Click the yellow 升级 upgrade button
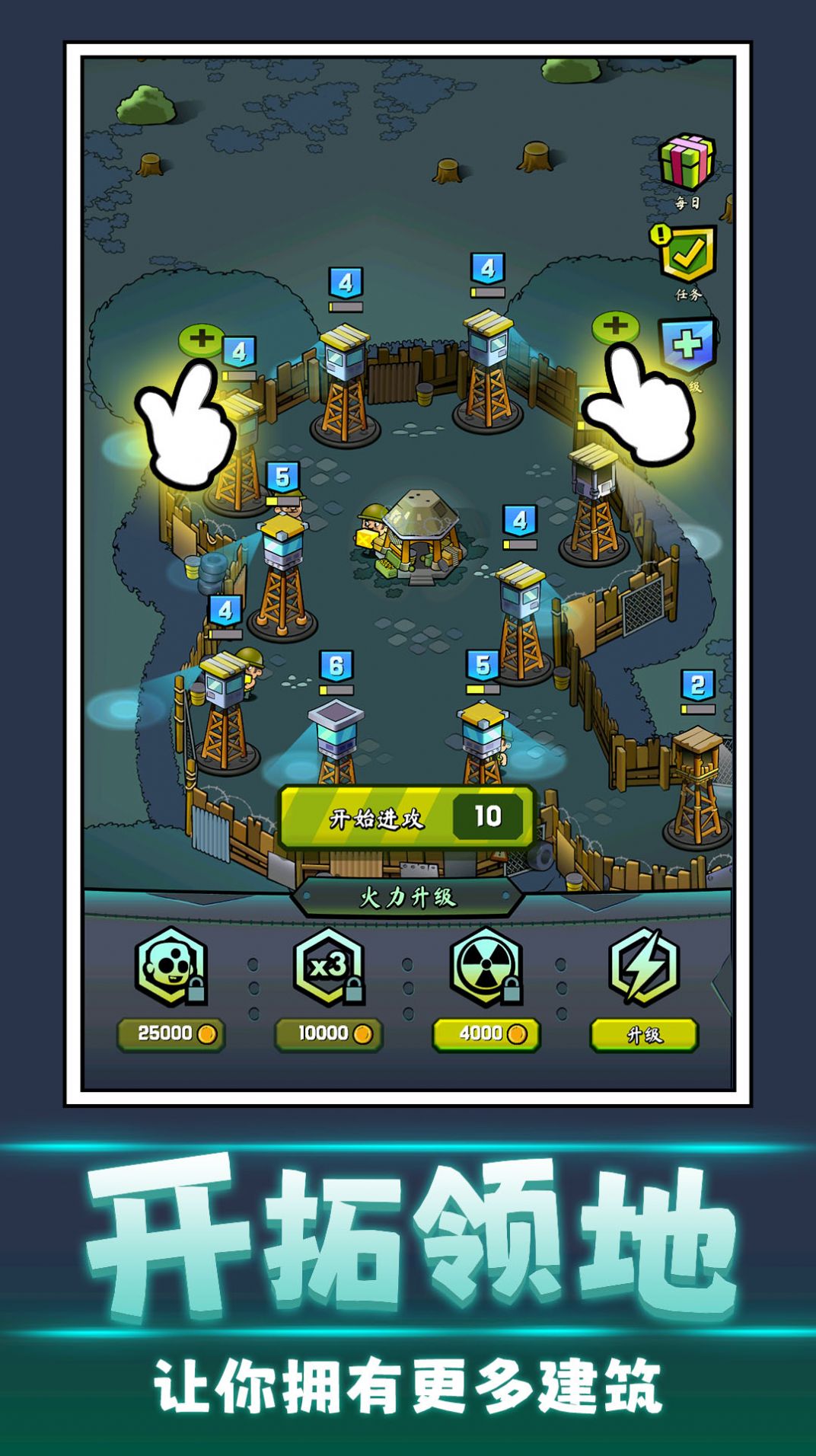Image resolution: width=816 pixels, height=1456 pixels. [x=644, y=1035]
